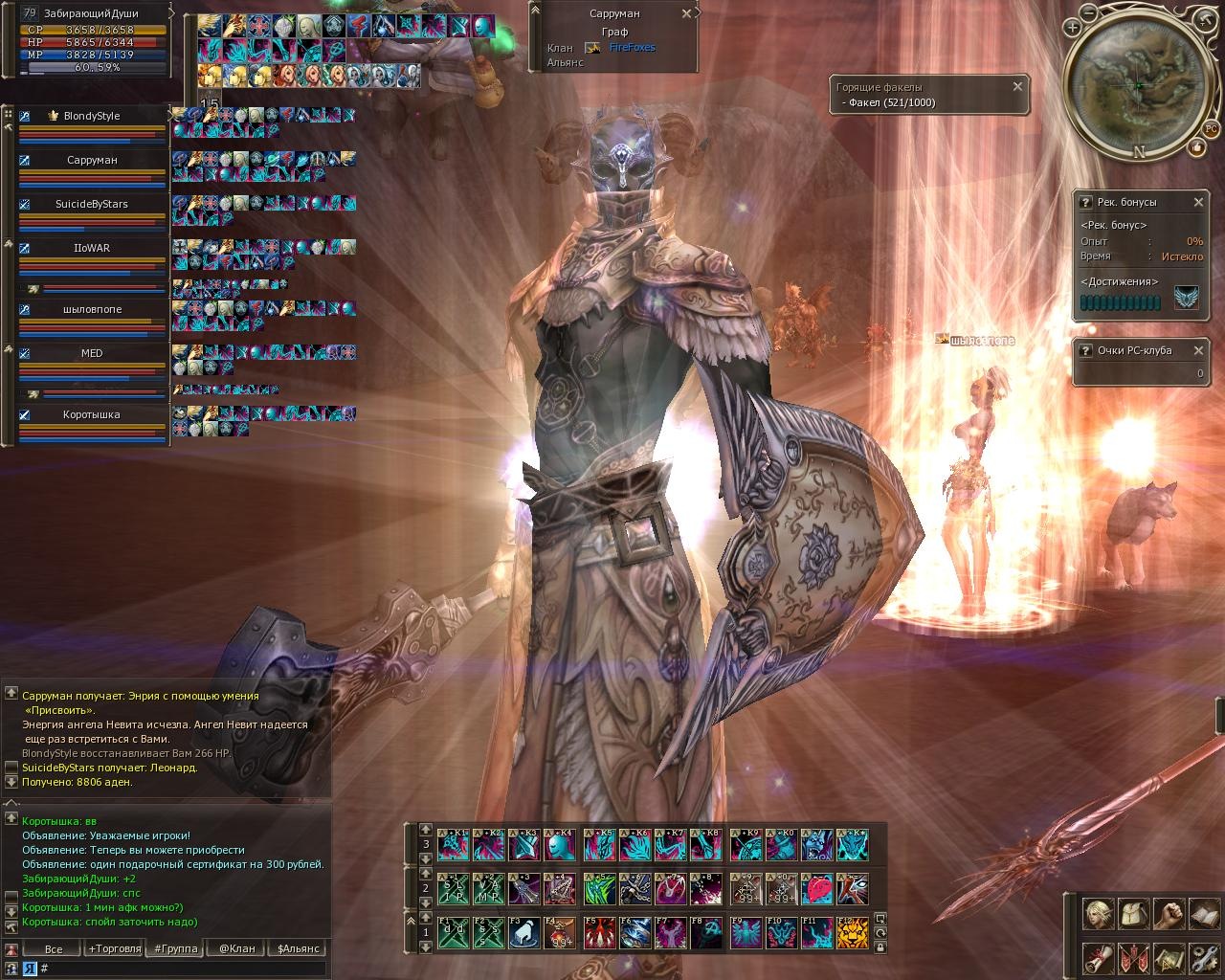Screen dimensions: 1225x980
Task: Select party member Коротышка
Action: click(x=92, y=415)
